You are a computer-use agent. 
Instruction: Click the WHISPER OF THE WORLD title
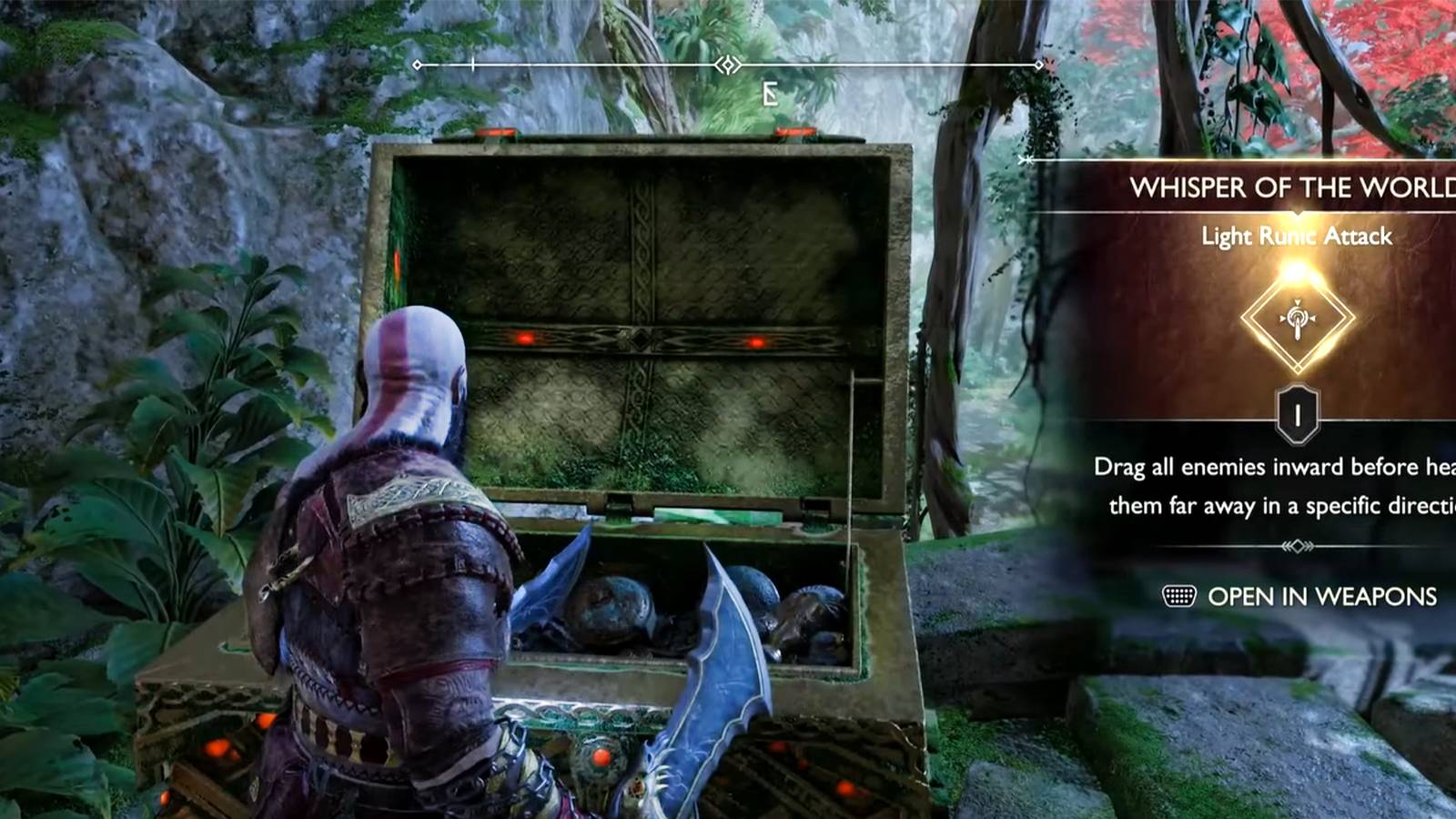coord(1290,188)
